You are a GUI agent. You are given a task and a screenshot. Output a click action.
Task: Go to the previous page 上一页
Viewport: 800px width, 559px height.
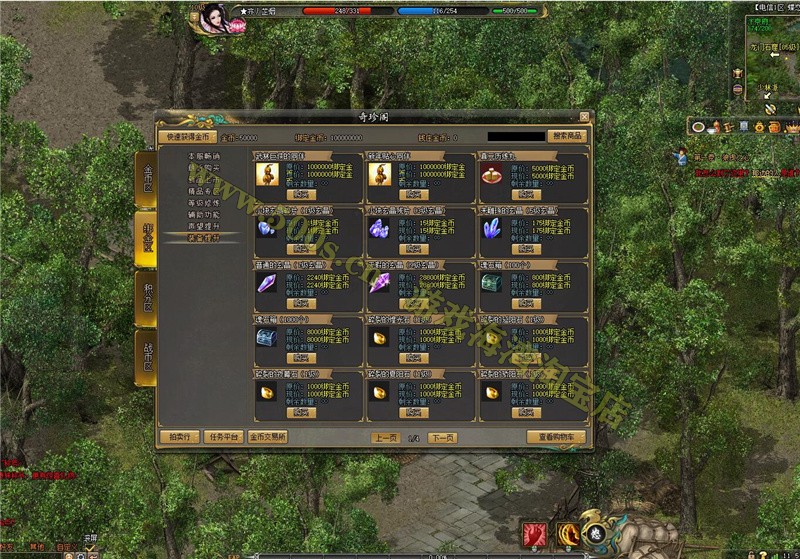[x=386, y=437]
